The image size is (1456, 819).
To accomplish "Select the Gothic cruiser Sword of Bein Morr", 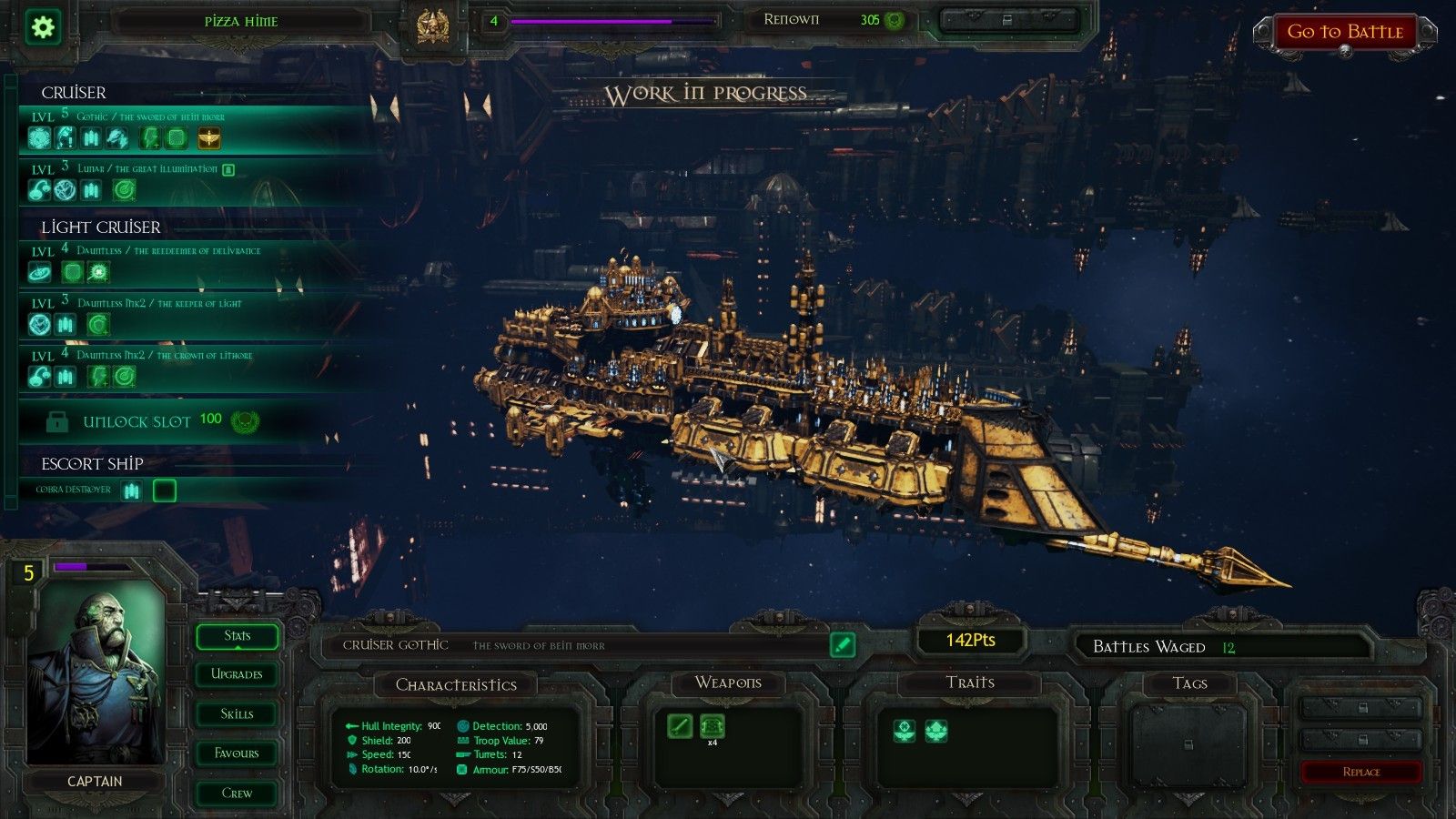I will pos(150,117).
